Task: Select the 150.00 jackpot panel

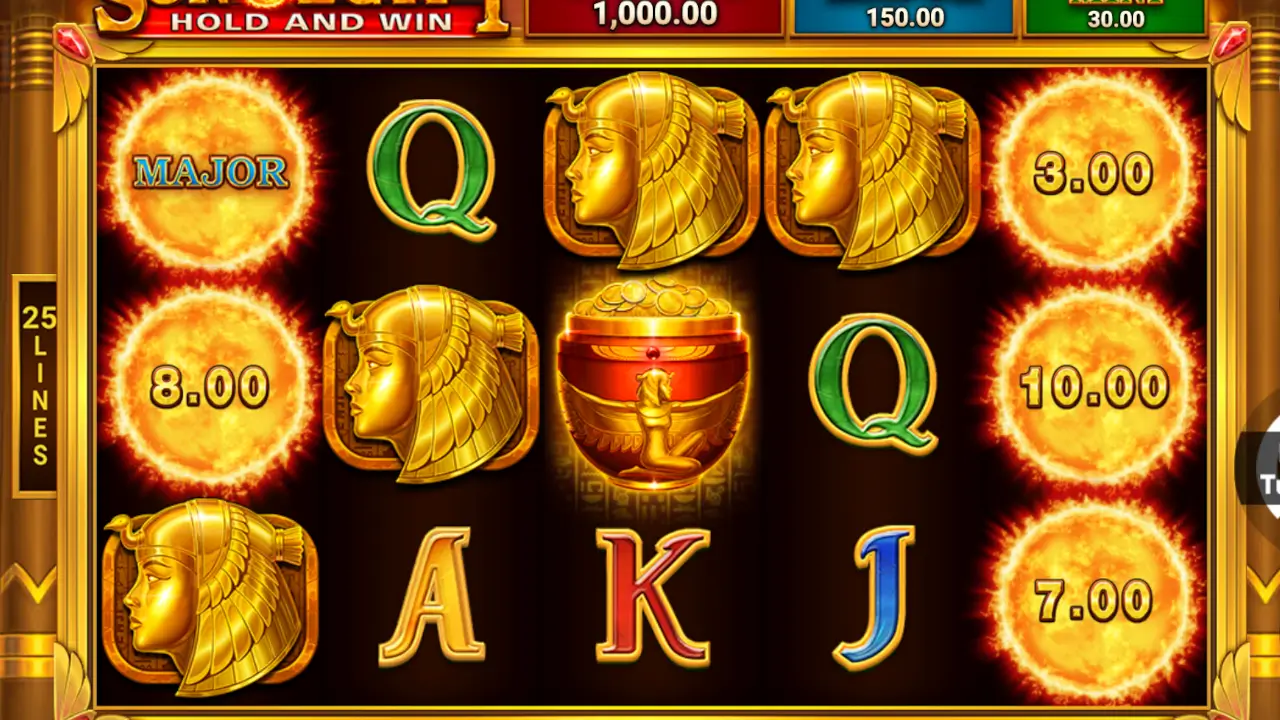Action: click(x=905, y=15)
